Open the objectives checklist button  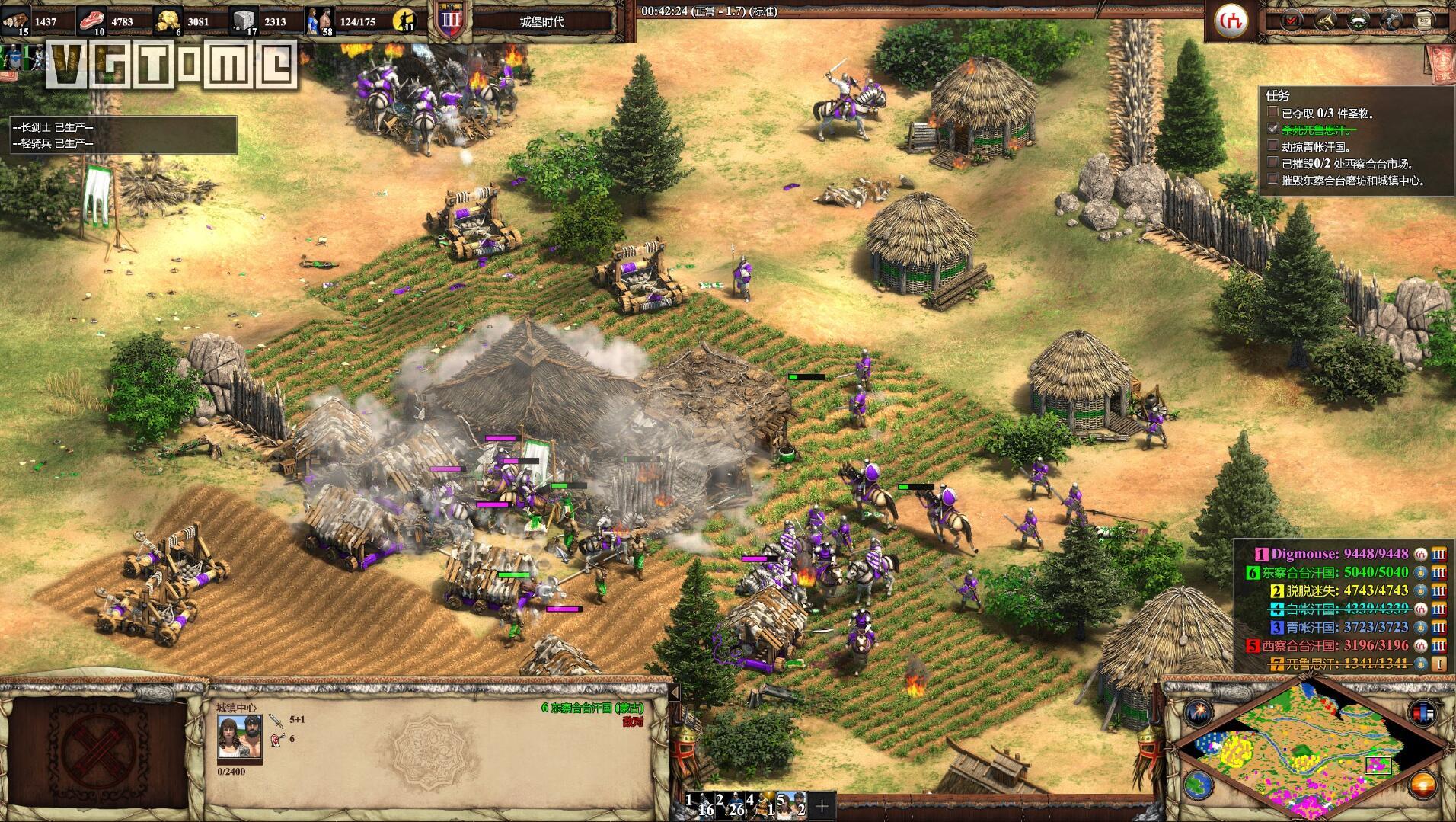pos(1291,21)
